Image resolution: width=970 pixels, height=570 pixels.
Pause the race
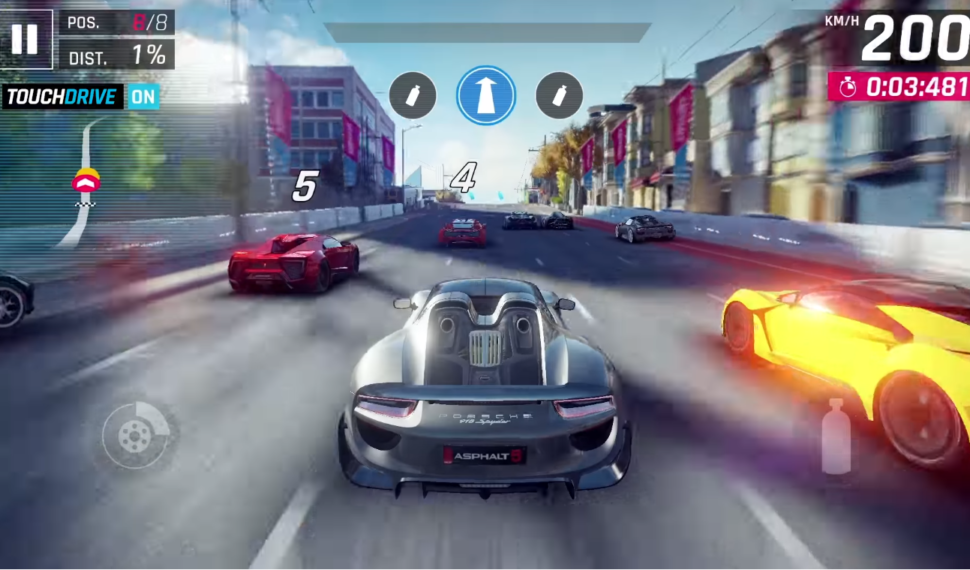pos(25,39)
